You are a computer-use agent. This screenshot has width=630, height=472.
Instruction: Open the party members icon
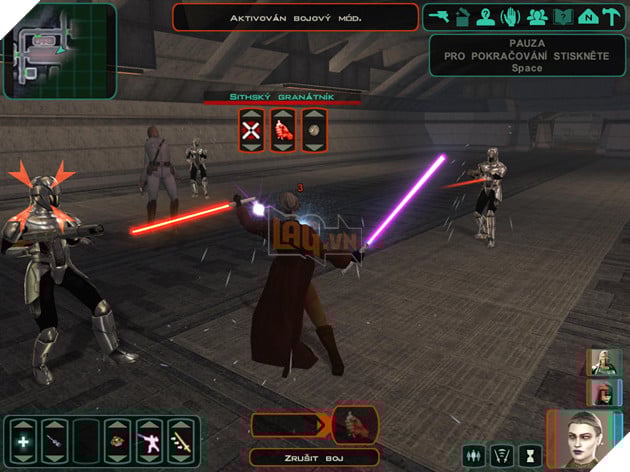[535, 15]
